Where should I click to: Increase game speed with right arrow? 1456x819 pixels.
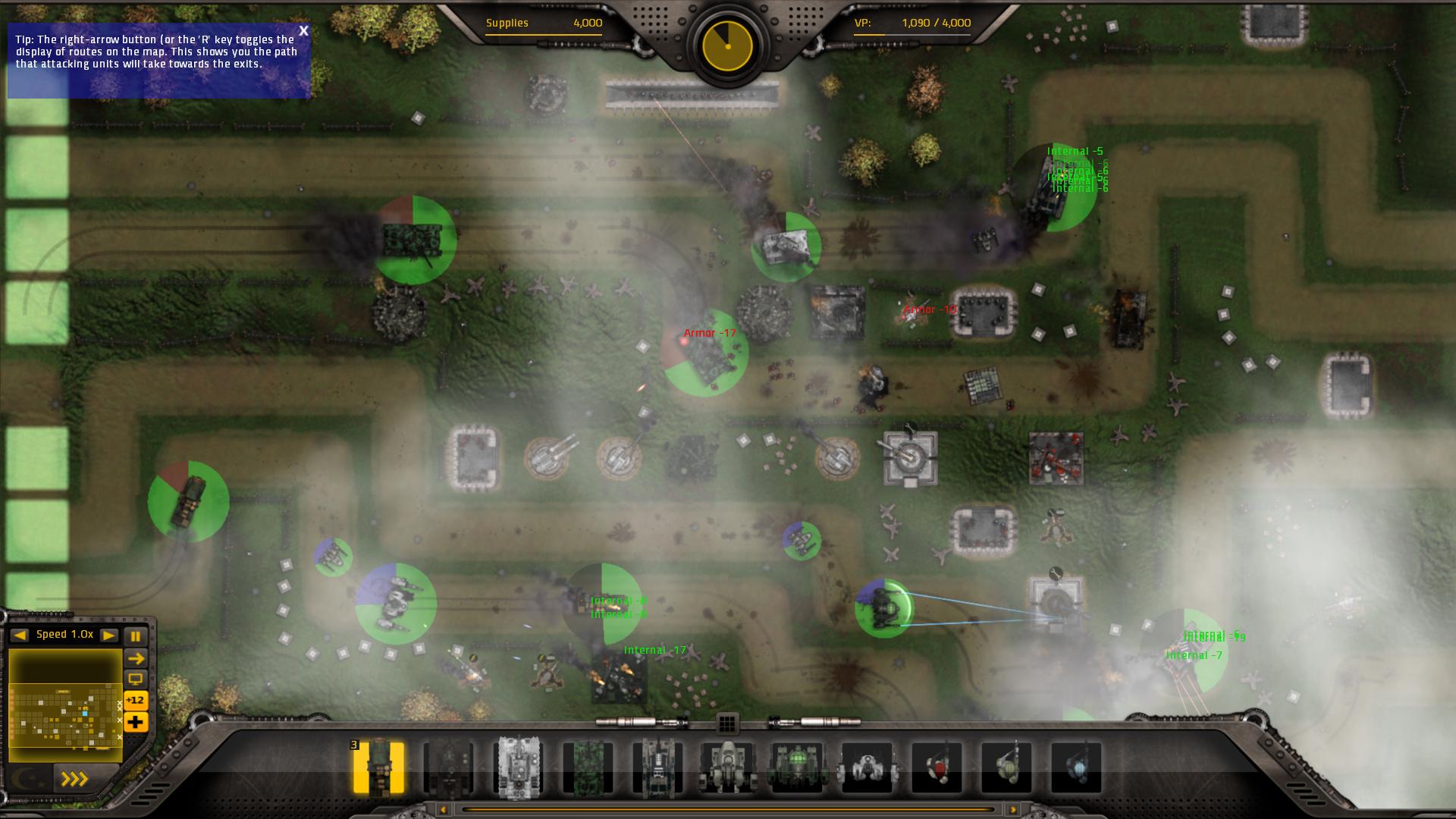click(x=109, y=635)
